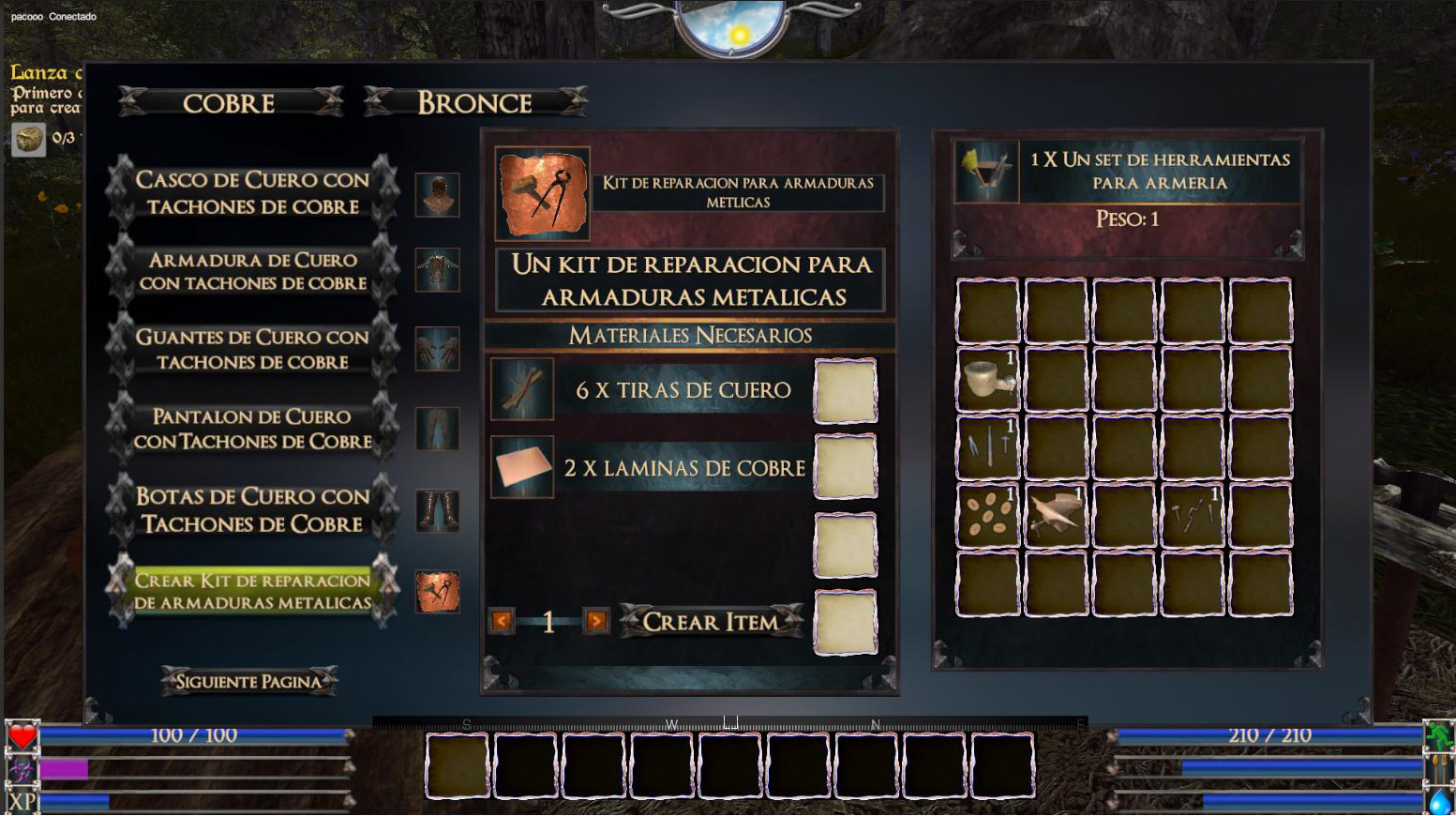The width and height of the screenshot is (1456, 816).
Task: Choose Crear Kit de Reparacion recipe
Action: [x=252, y=591]
